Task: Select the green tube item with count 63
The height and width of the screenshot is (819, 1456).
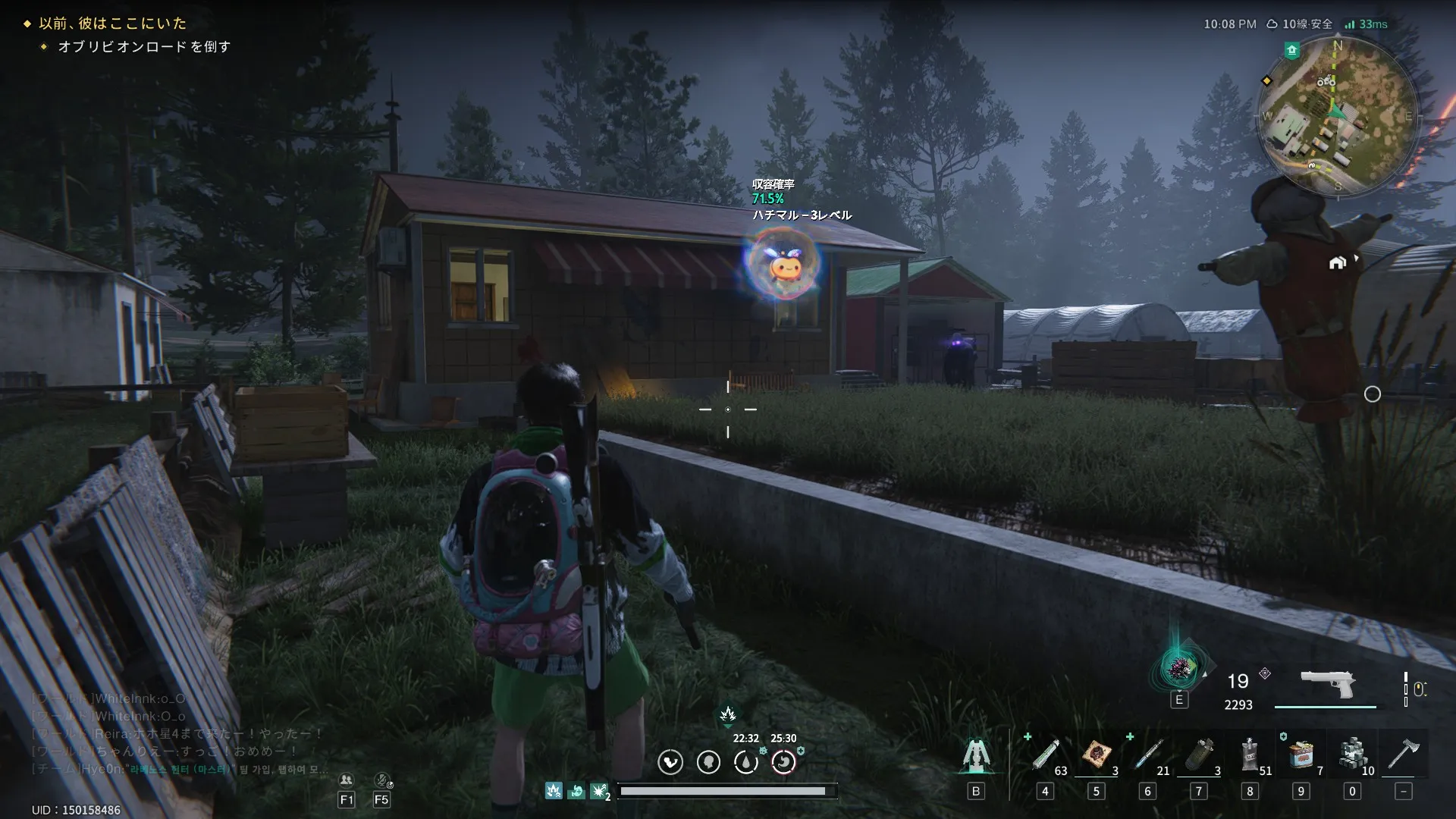Action: tap(1046, 755)
